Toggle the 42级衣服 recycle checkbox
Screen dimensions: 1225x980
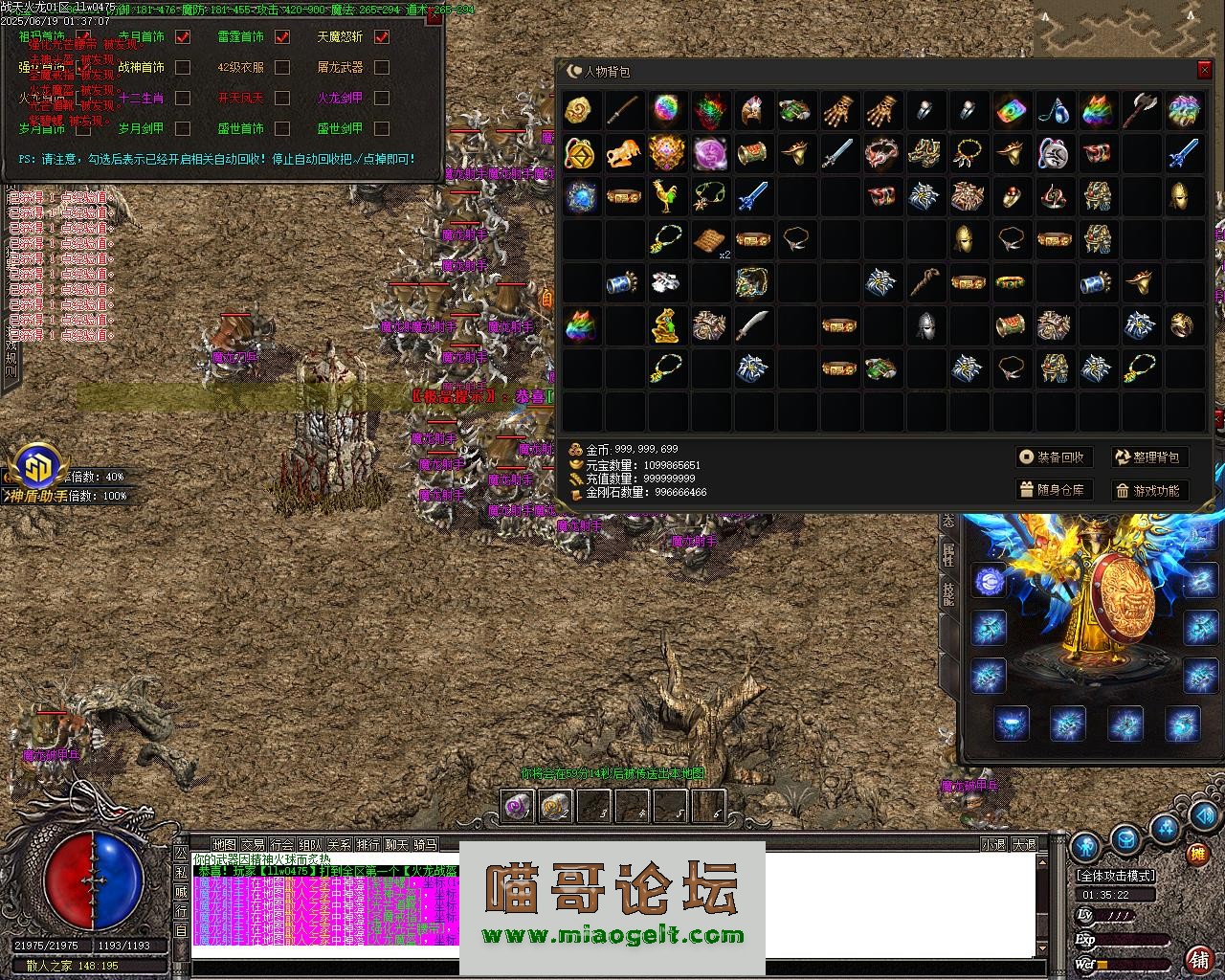point(282,68)
